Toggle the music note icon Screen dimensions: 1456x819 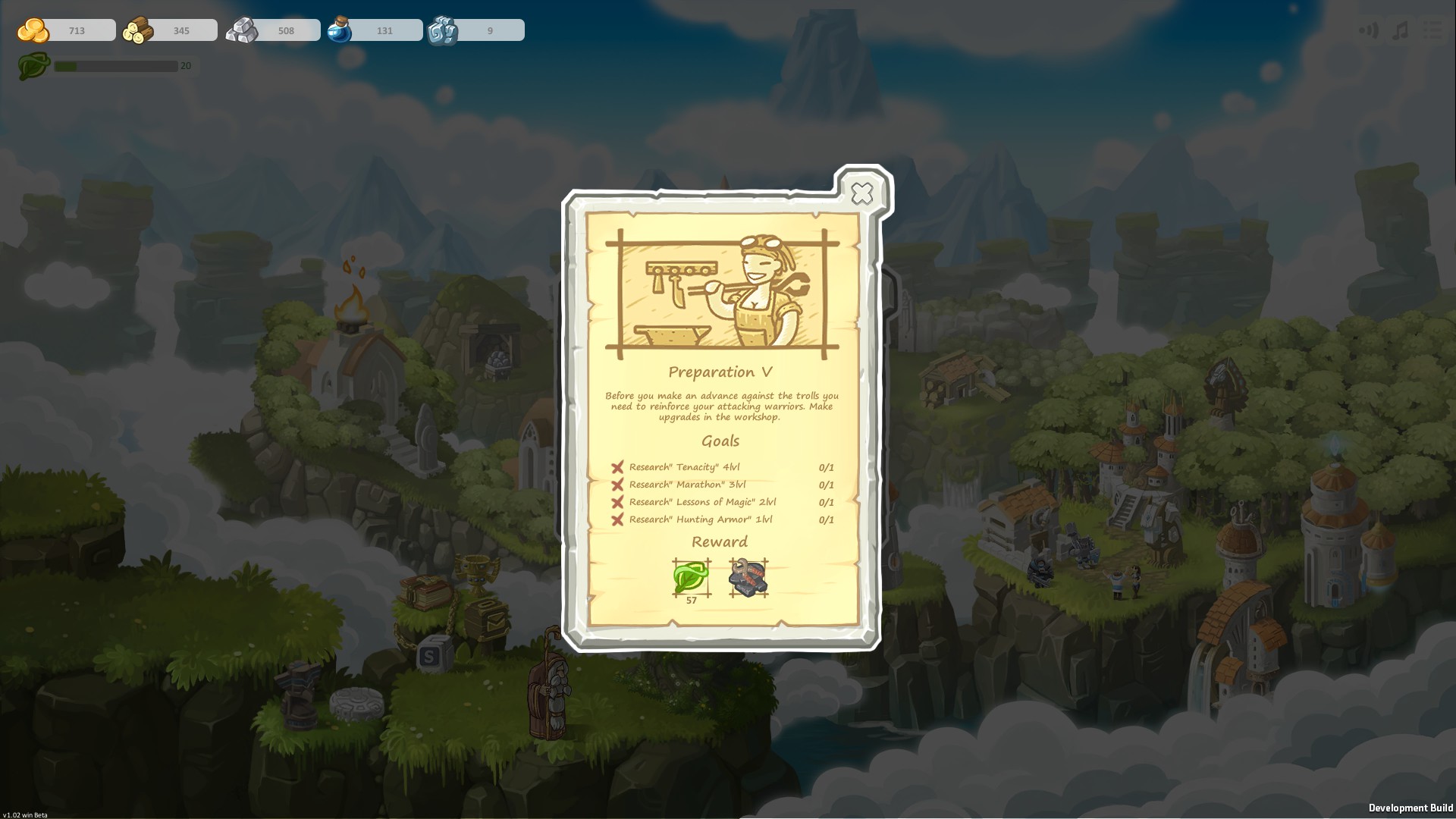click(x=1399, y=30)
